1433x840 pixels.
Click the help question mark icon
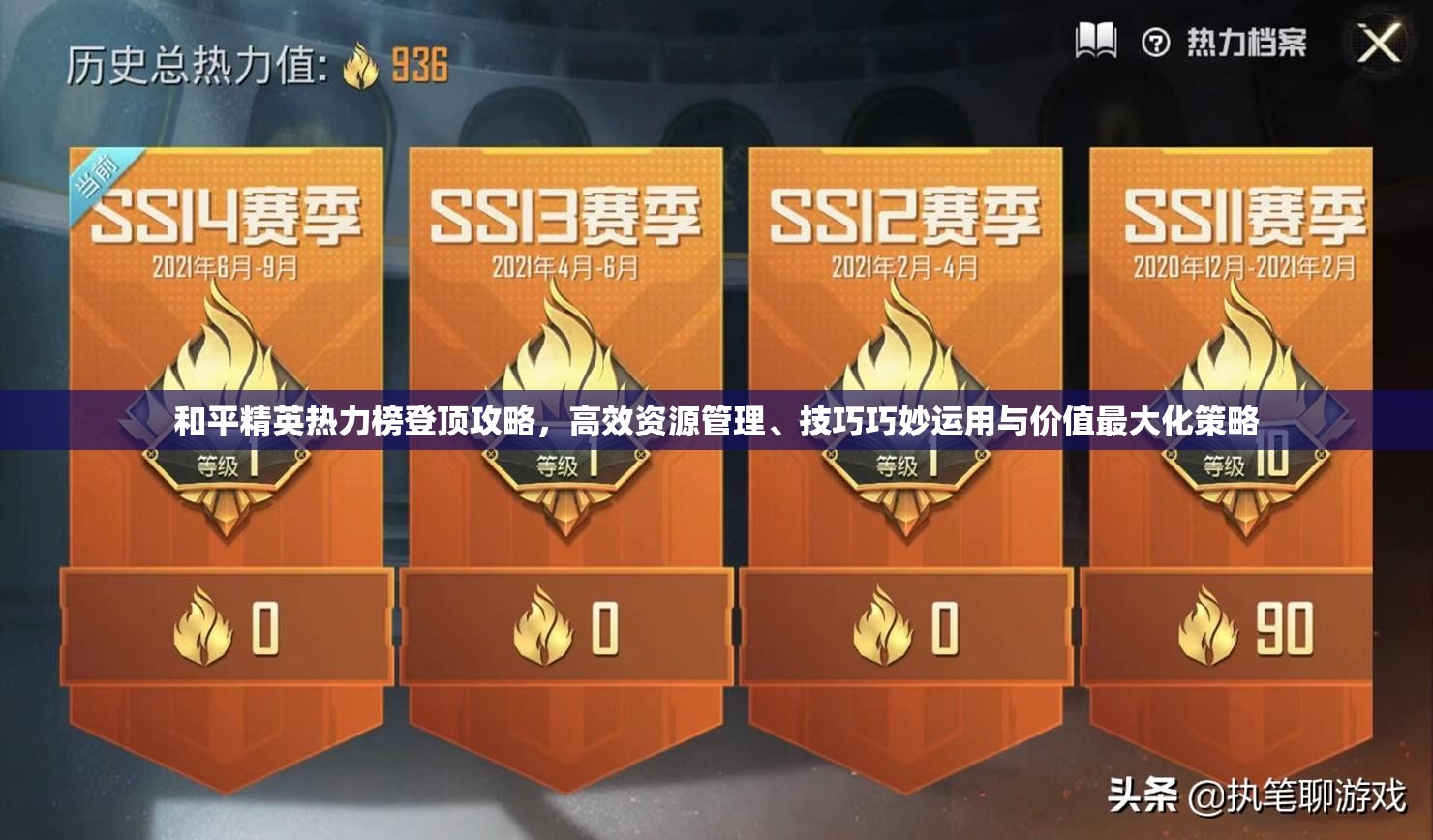tap(1154, 41)
